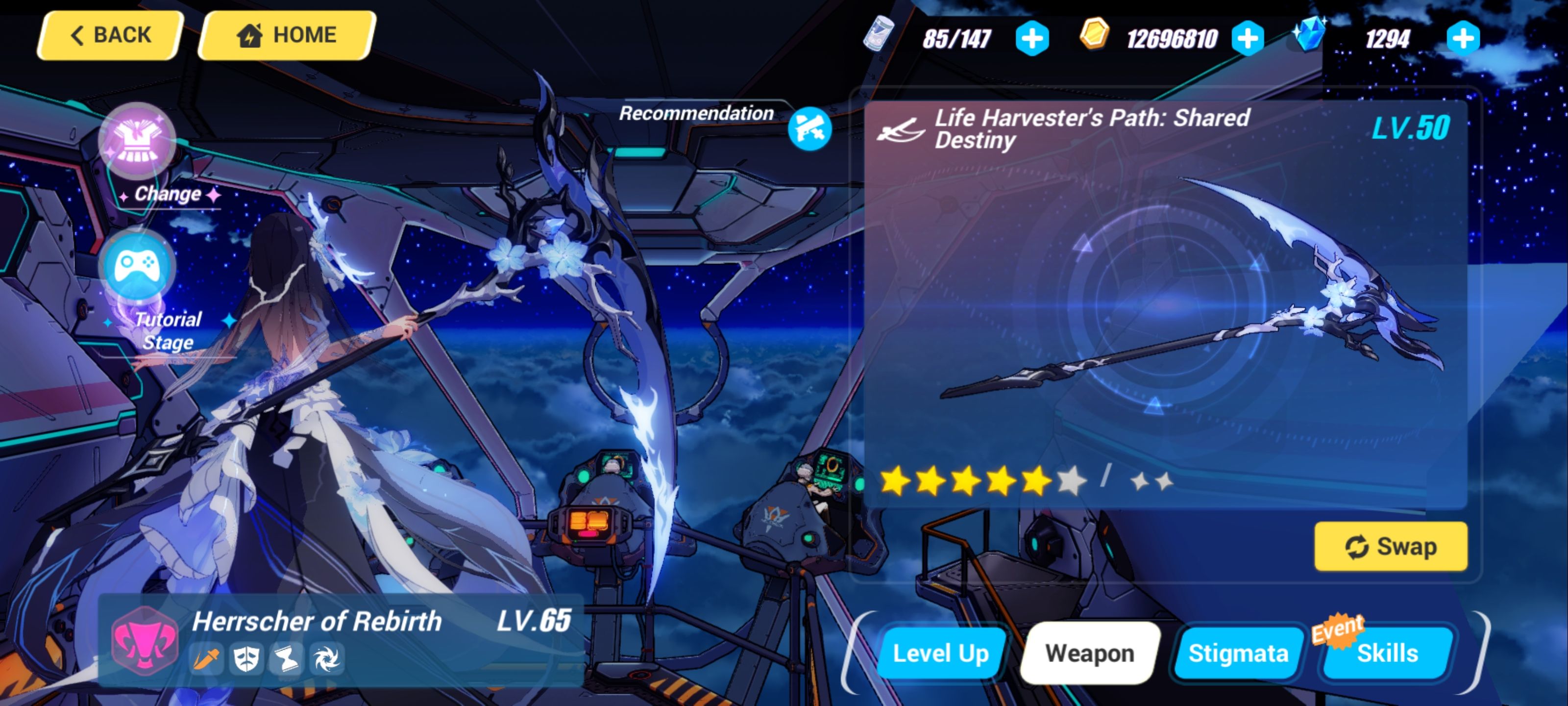
Task: Add stamina via the plus next to 85/147
Action: click(1032, 38)
